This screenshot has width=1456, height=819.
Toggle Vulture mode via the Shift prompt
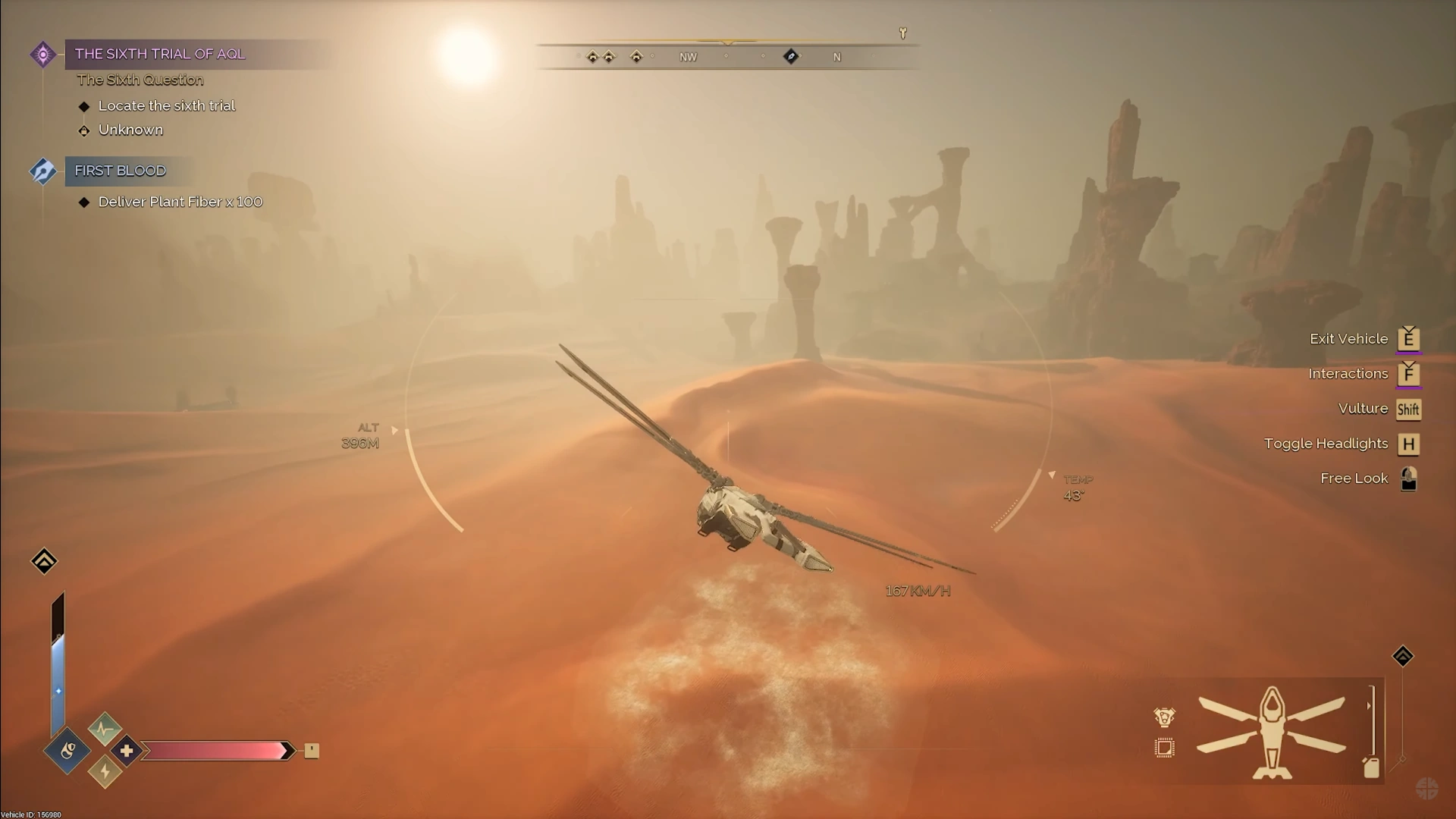pos(1409,409)
